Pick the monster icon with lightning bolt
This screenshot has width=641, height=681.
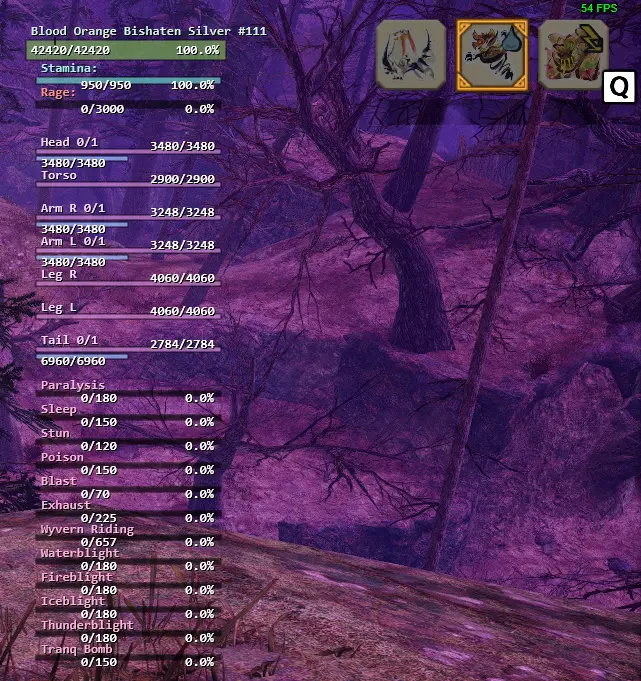(572, 56)
